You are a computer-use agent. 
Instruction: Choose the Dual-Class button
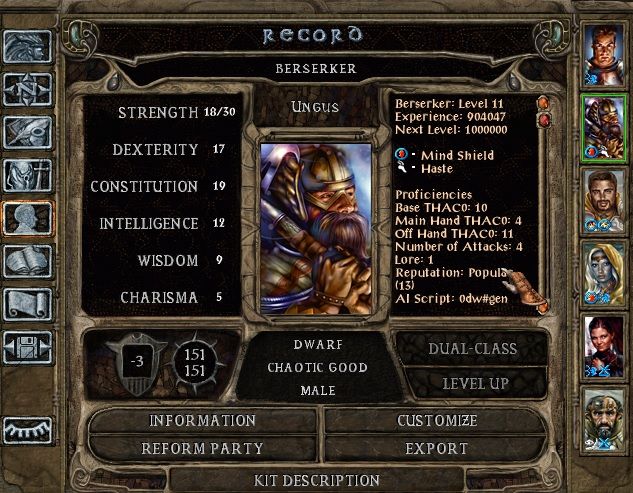pyautogui.click(x=472, y=349)
